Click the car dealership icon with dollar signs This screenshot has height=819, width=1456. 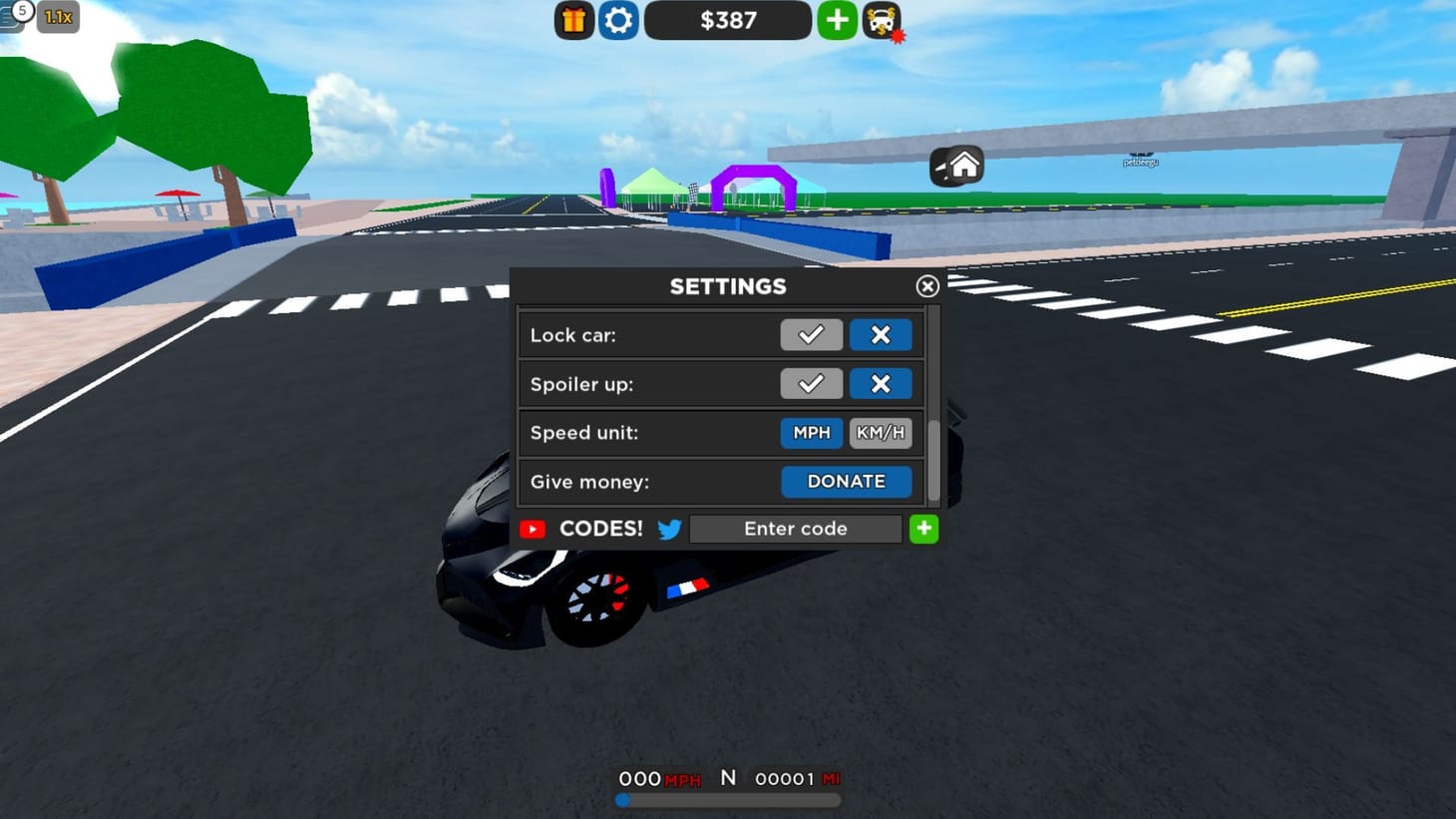(x=880, y=20)
